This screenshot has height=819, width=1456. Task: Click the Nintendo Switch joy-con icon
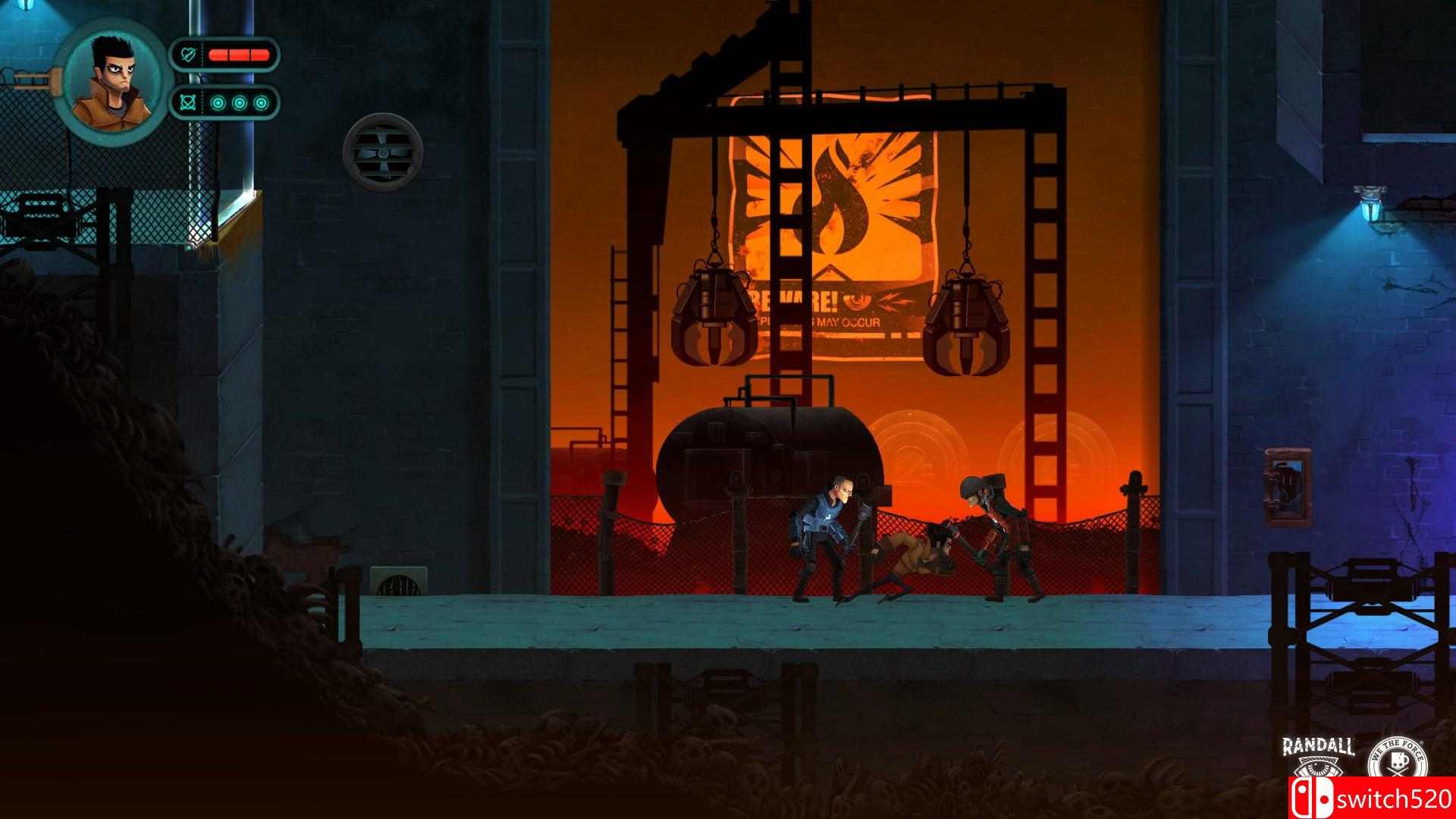click(x=1311, y=798)
